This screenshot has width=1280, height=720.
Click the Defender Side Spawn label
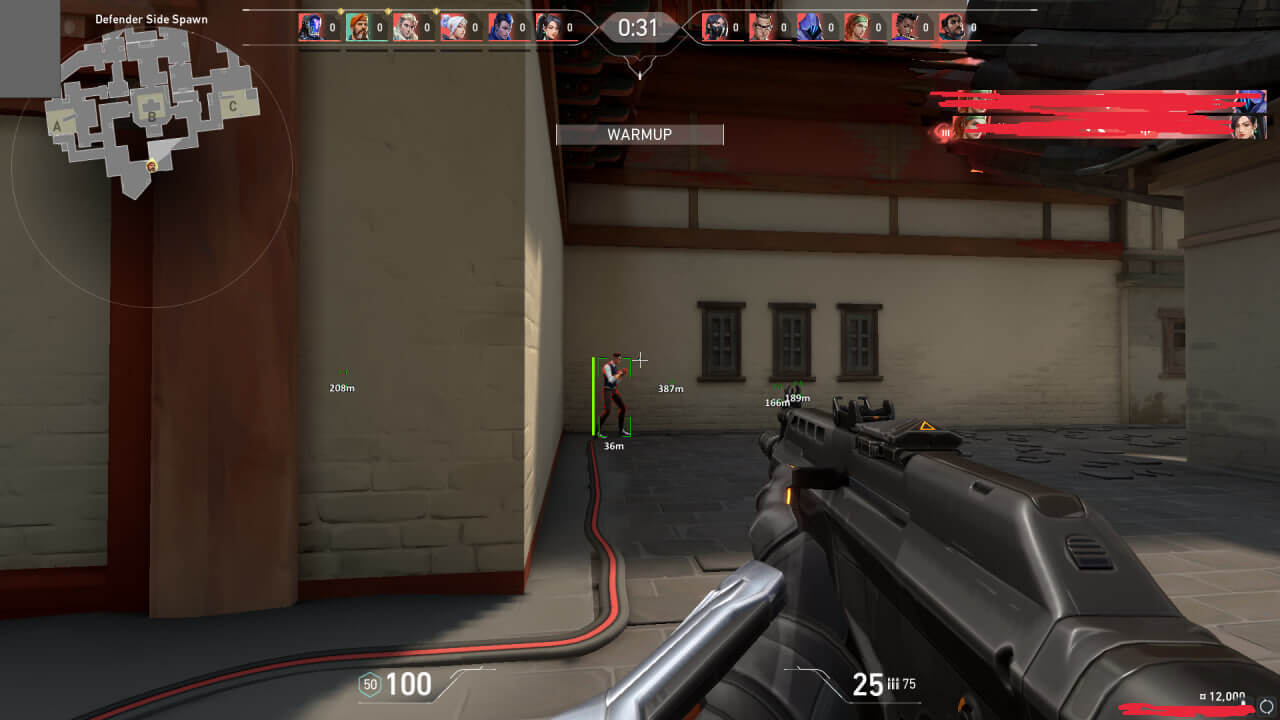150,18
